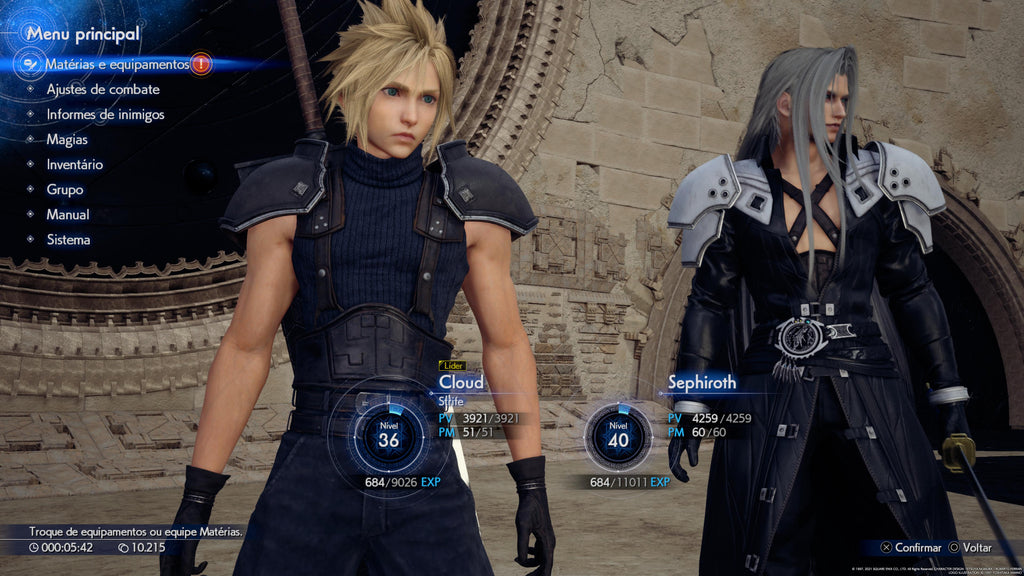Image resolution: width=1024 pixels, height=576 pixels.
Task: Select the Grupo menu entry
Action: pyautogui.click(x=64, y=189)
